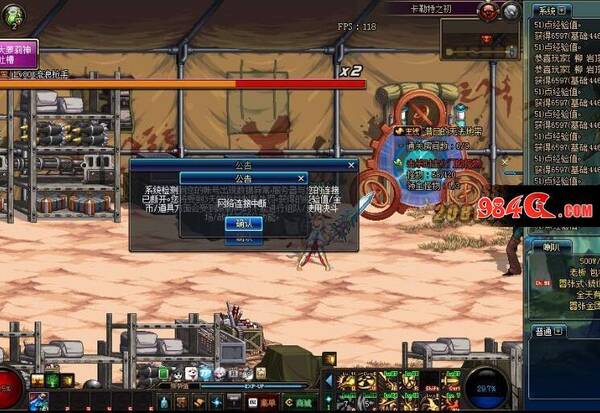Image resolution: width=600 pixels, height=413 pixels.
Task: Click the arrow left of the skill bar
Action: (x=329, y=380)
